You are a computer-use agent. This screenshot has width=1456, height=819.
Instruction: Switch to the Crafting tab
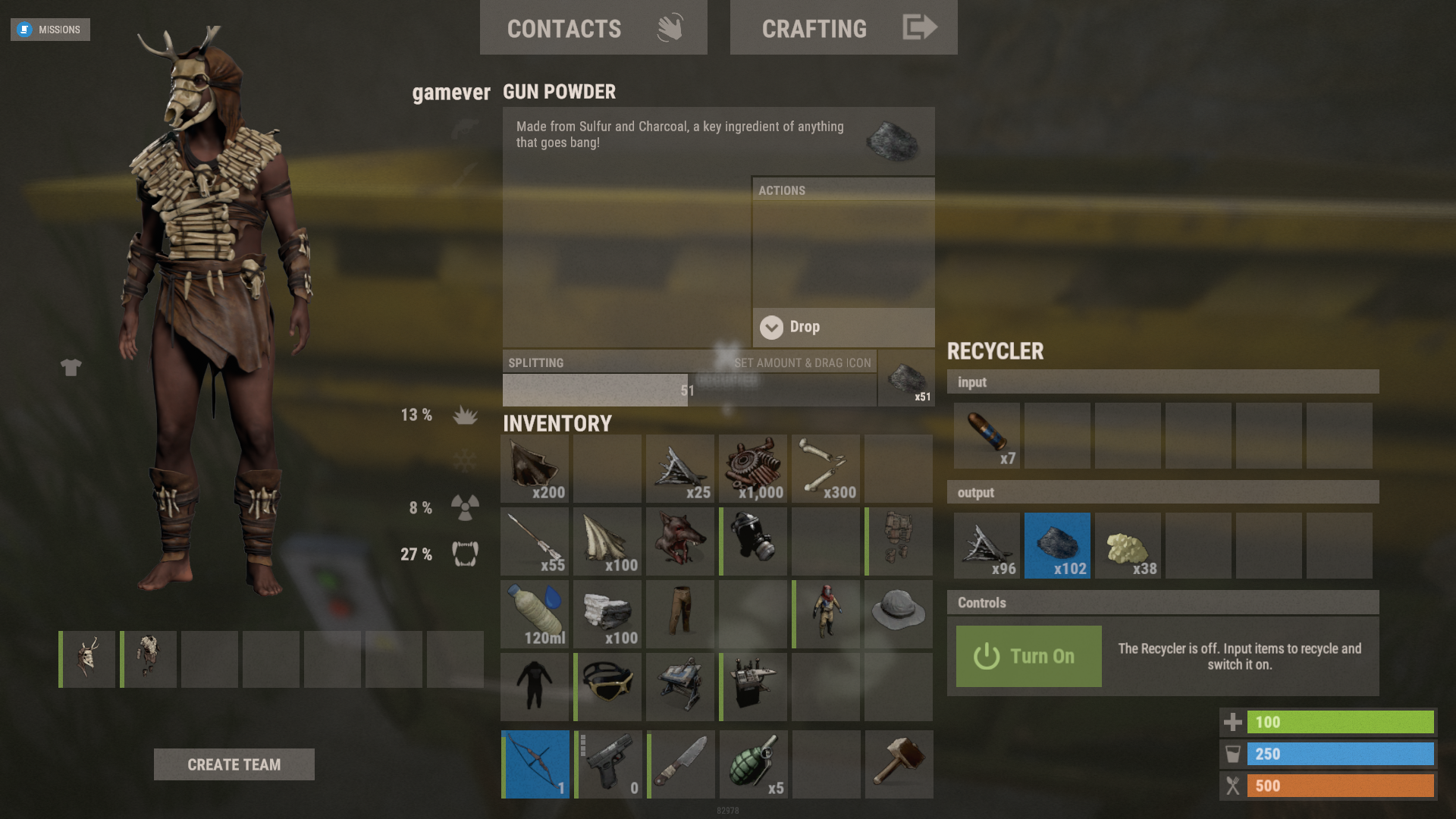pyautogui.click(x=843, y=28)
